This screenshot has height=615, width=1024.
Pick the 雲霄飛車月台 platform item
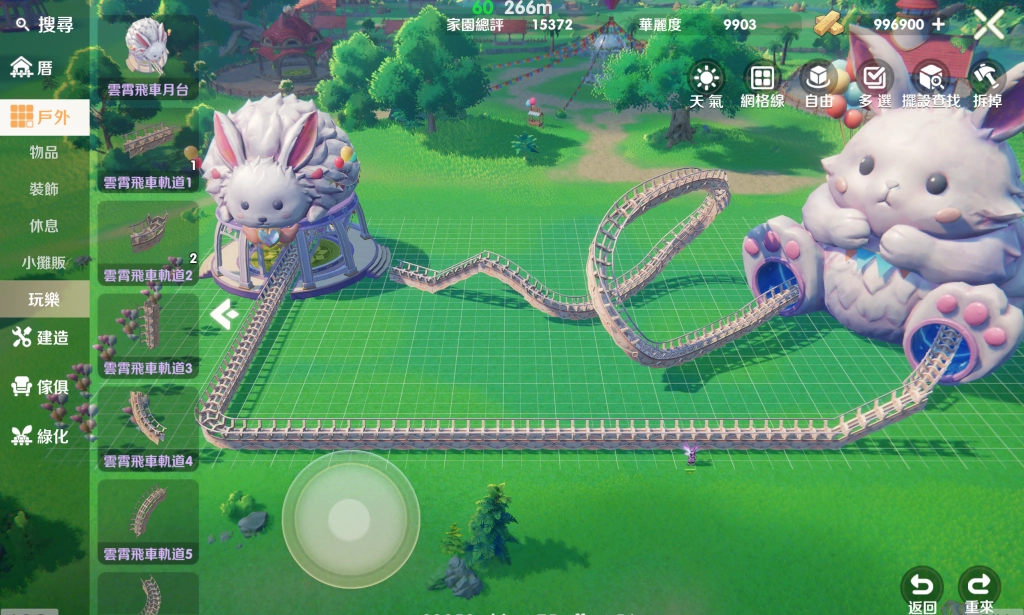tap(148, 57)
